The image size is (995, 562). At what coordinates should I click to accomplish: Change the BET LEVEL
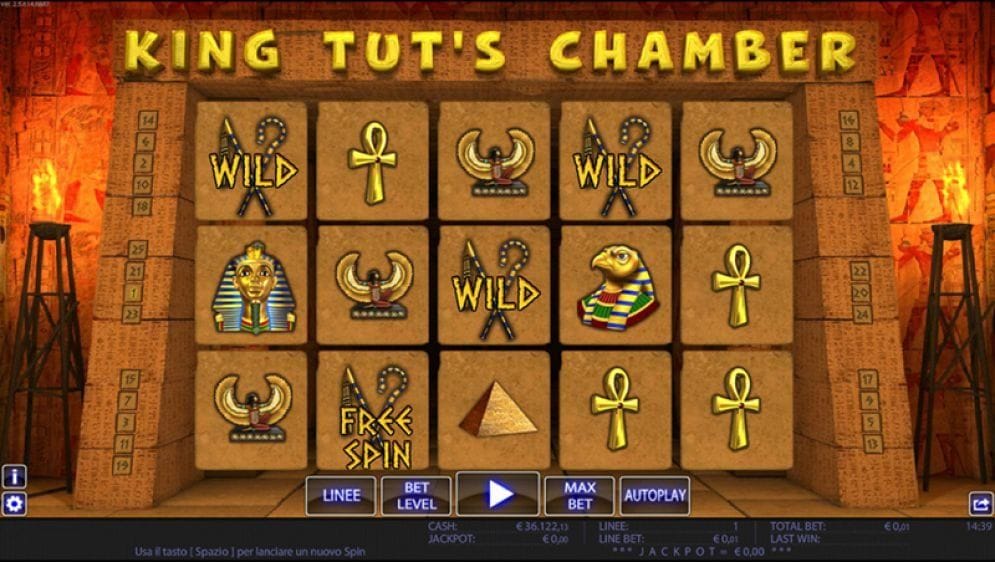(417, 495)
